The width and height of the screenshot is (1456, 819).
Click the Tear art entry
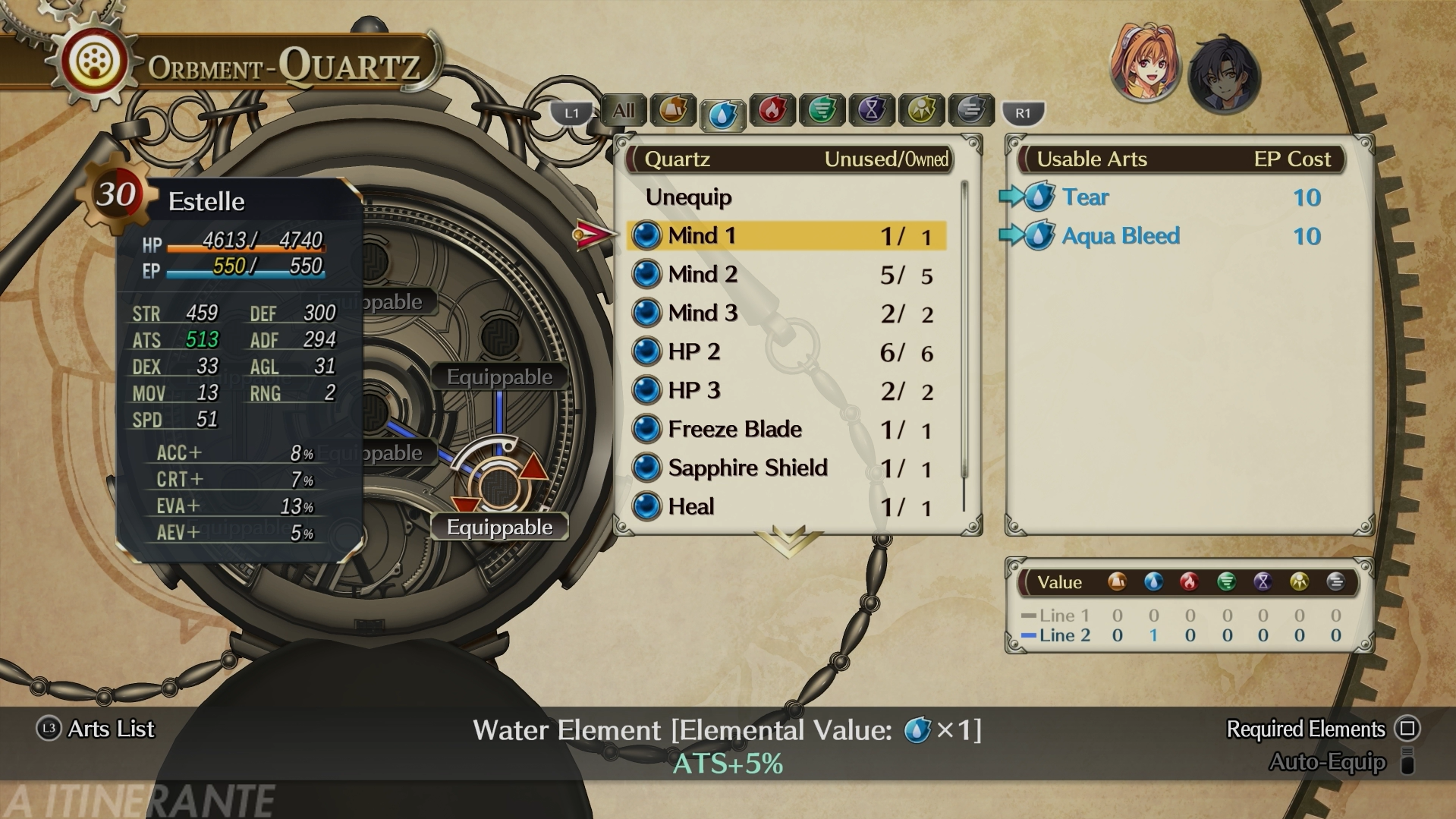click(x=1085, y=197)
